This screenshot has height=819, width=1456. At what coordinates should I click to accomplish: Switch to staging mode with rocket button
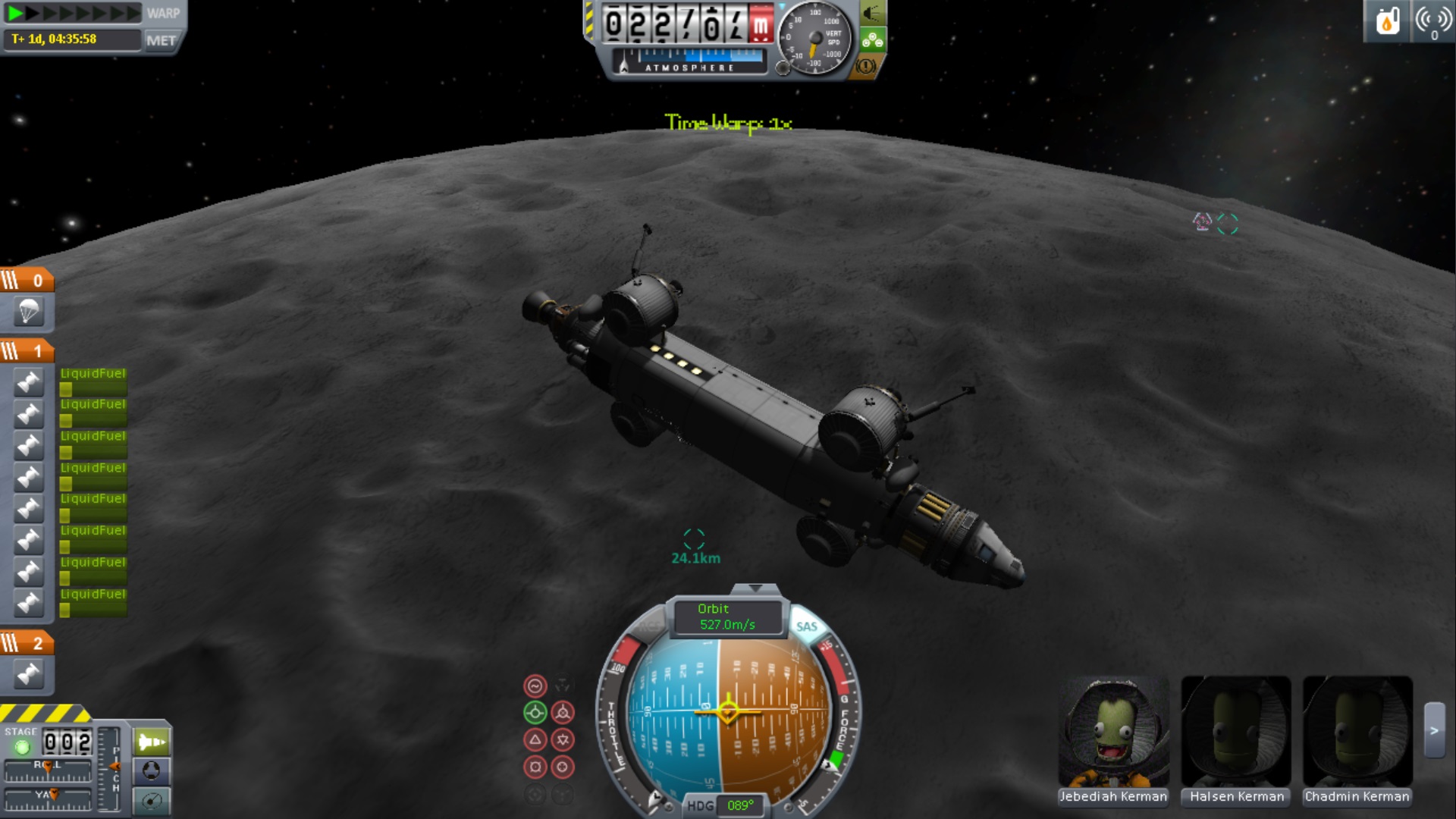click(x=152, y=742)
